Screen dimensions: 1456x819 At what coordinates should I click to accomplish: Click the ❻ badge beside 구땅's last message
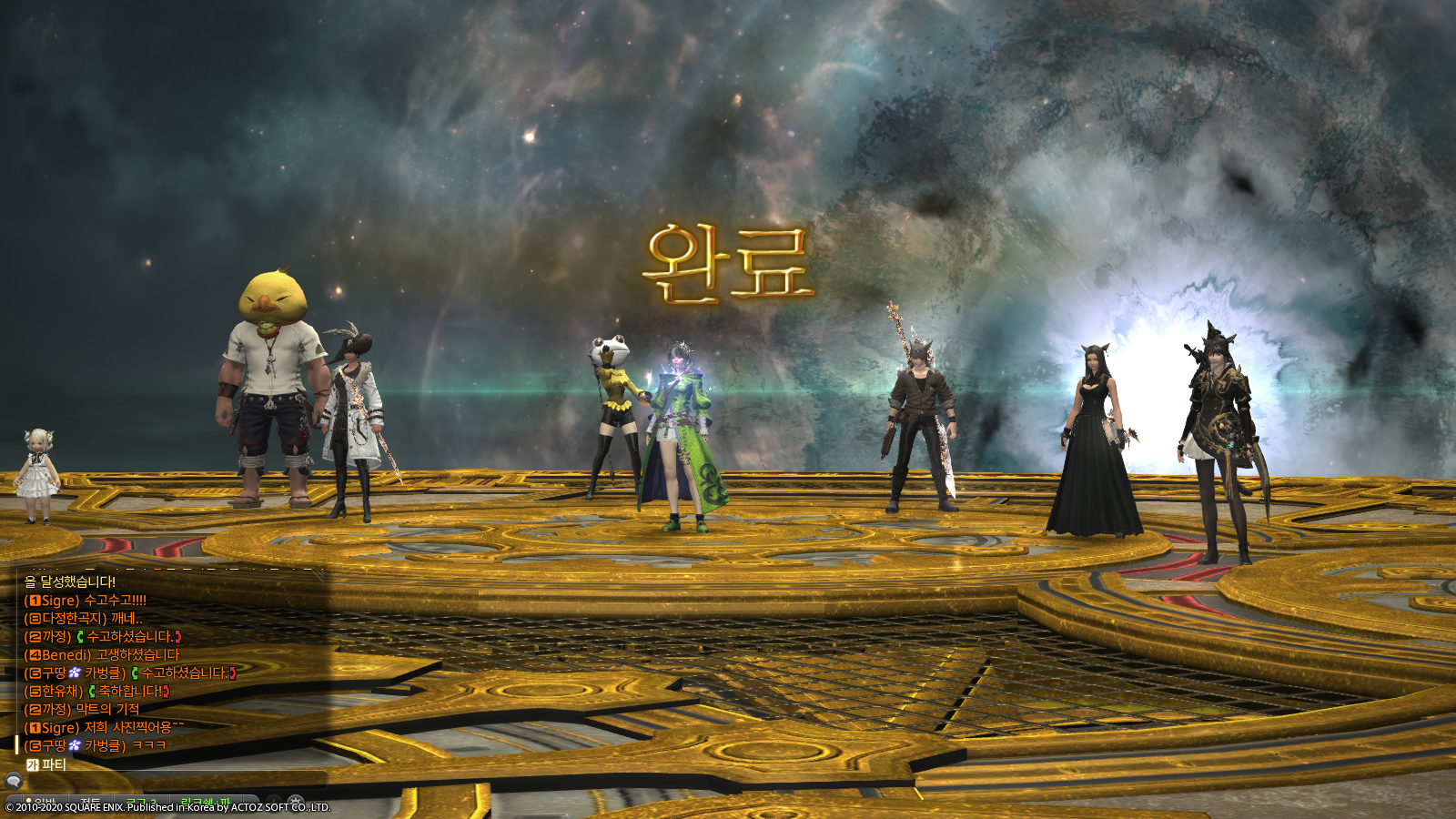pos(35,743)
